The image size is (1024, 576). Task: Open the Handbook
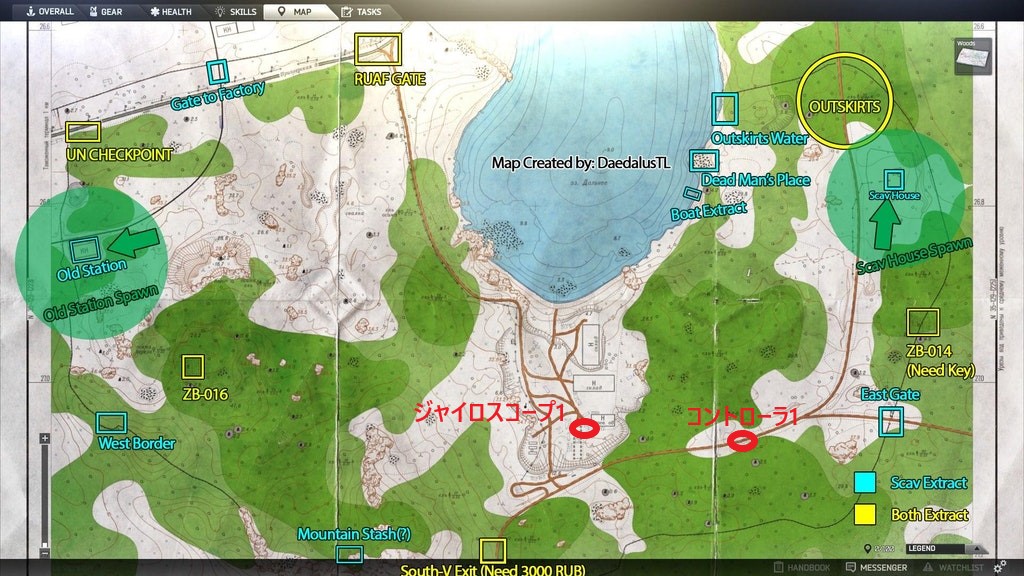point(800,568)
